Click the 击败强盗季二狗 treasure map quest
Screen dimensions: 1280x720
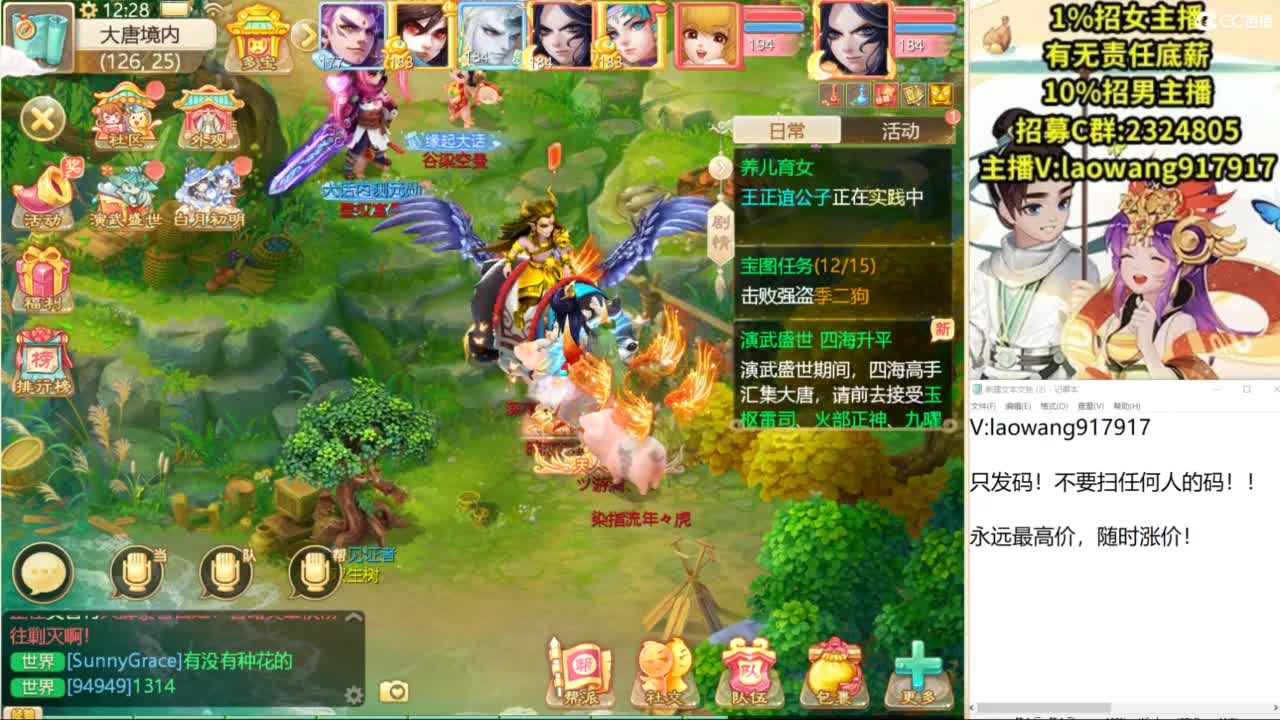tap(806, 293)
